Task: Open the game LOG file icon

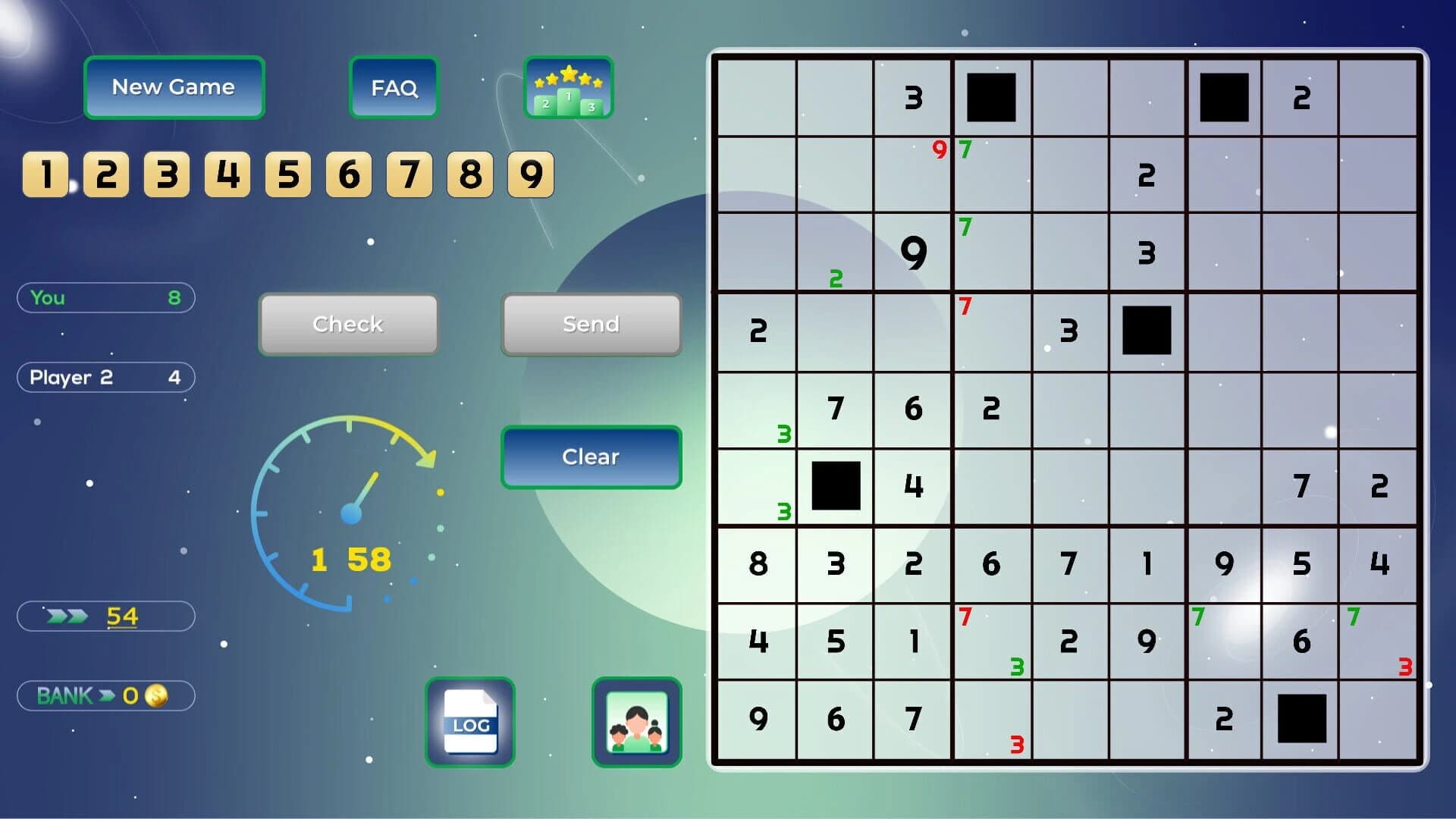Action: 470,721
